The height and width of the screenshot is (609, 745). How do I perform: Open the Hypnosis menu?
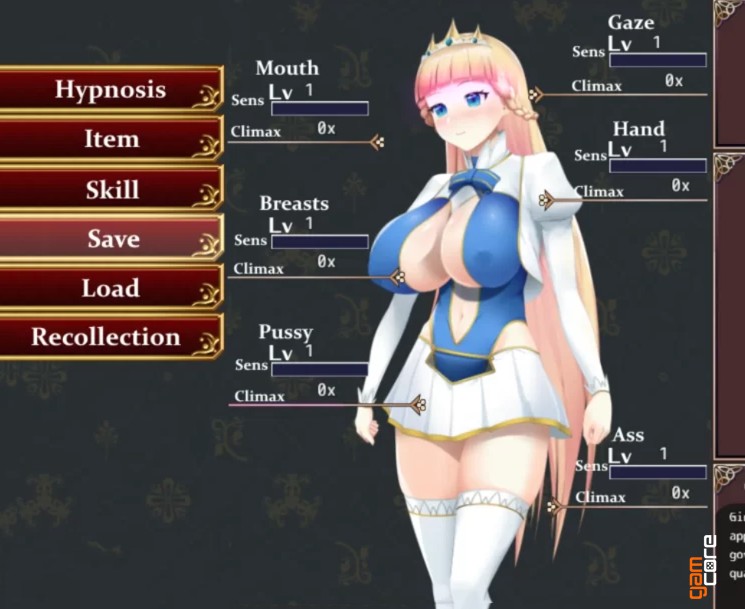click(x=110, y=89)
